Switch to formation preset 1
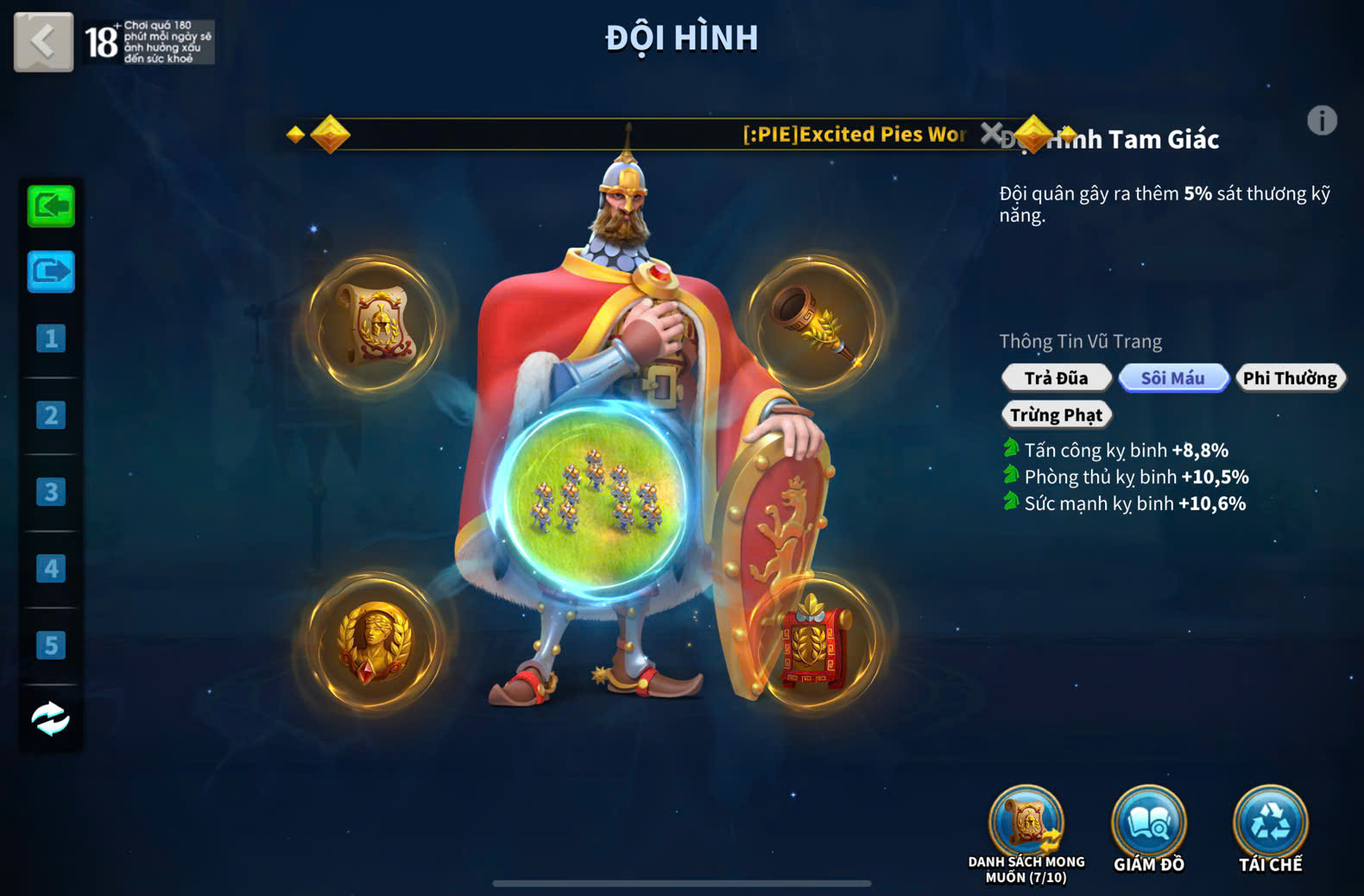 coord(51,338)
